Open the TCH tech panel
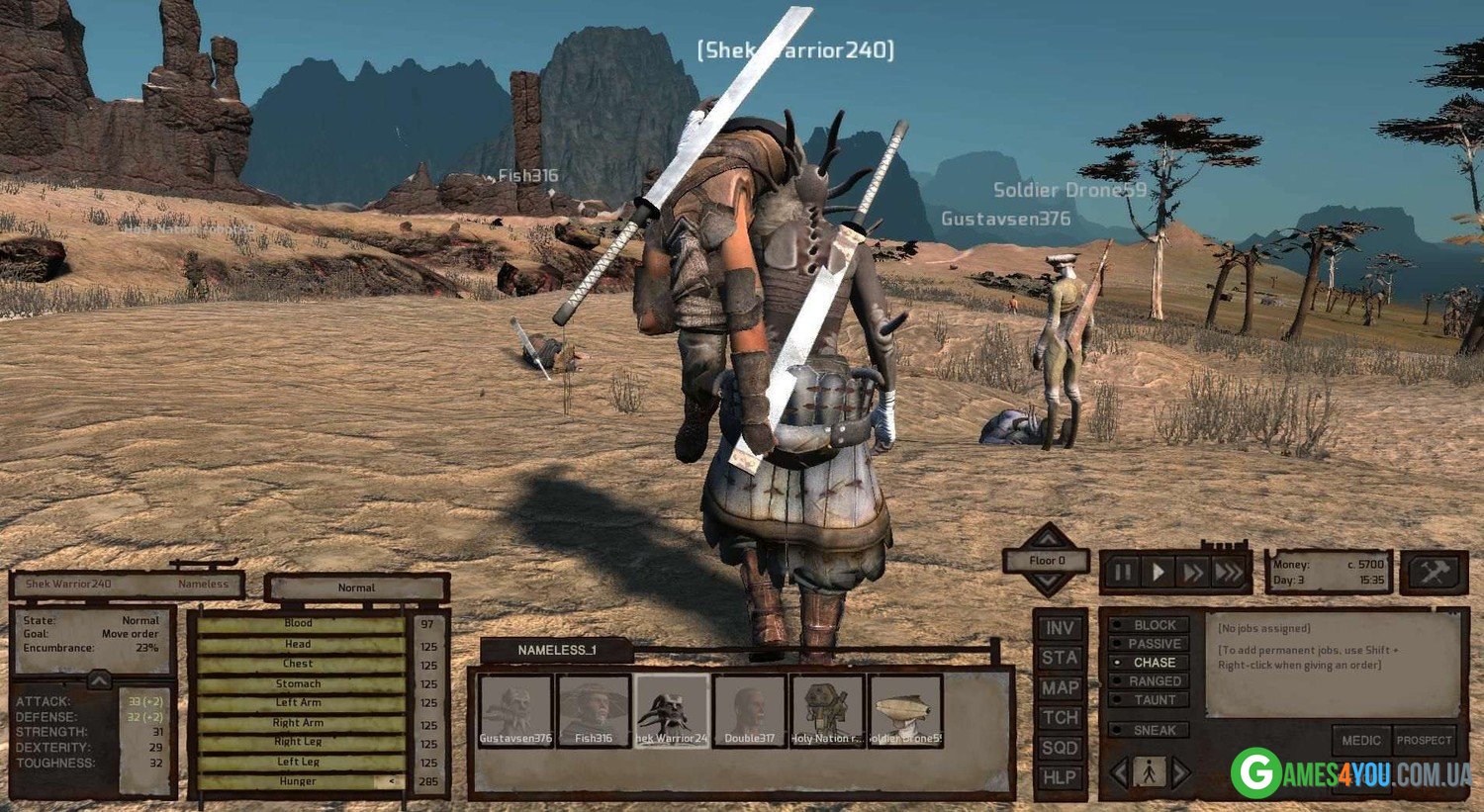Image resolution: width=1484 pixels, height=812 pixels. click(1060, 718)
